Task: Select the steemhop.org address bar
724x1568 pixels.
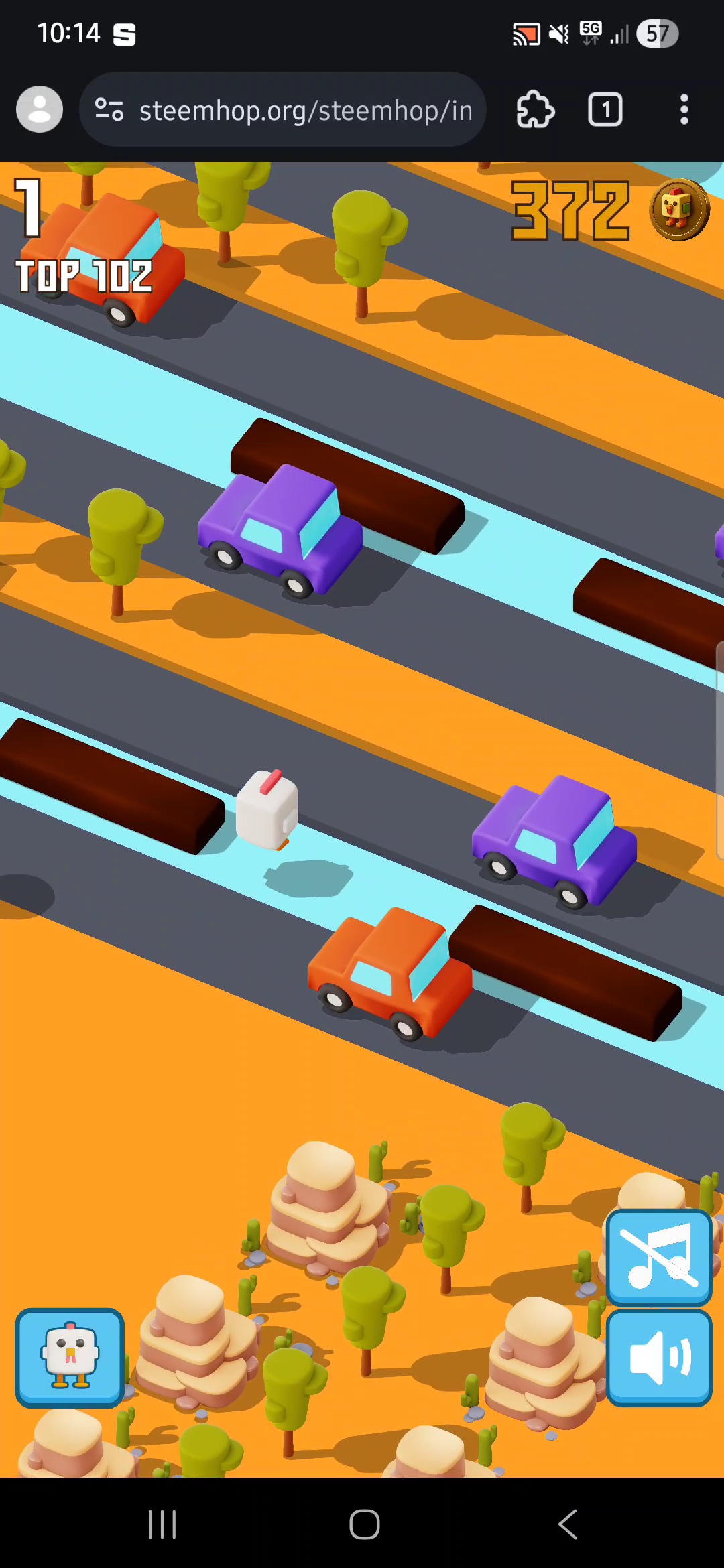Action: click(x=305, y=110)
